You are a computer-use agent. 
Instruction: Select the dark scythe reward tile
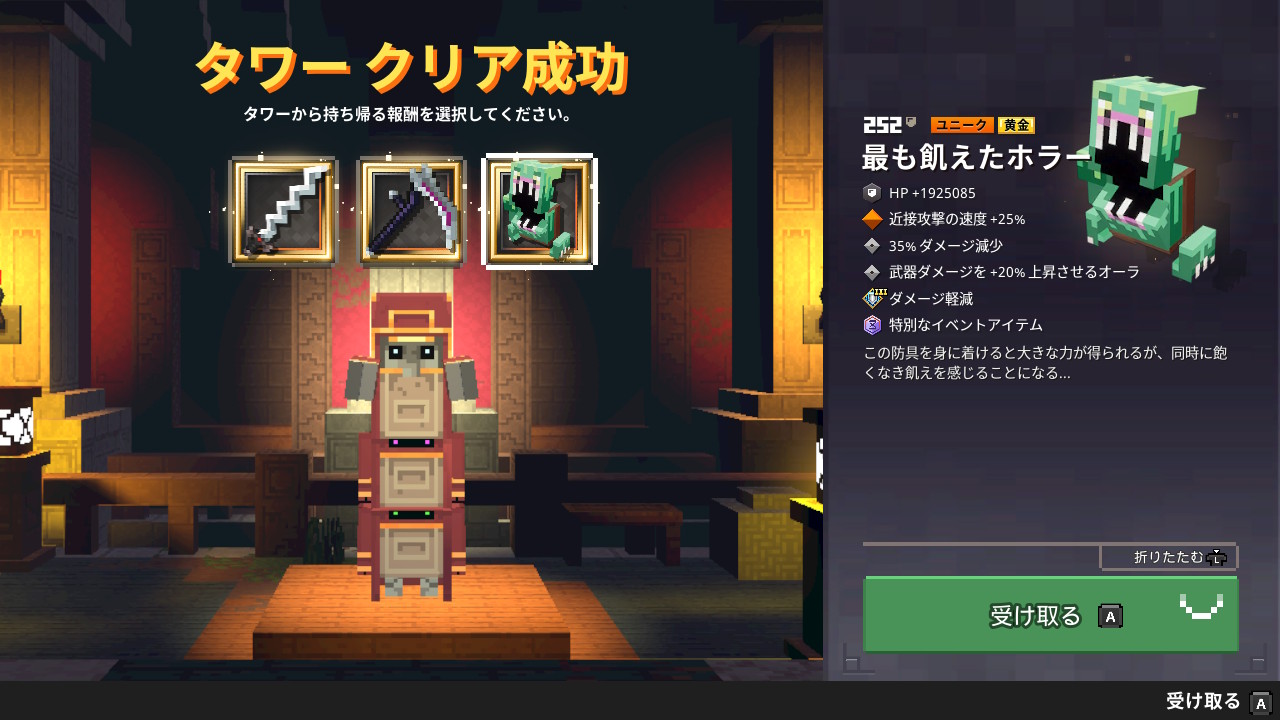point(412,212)
